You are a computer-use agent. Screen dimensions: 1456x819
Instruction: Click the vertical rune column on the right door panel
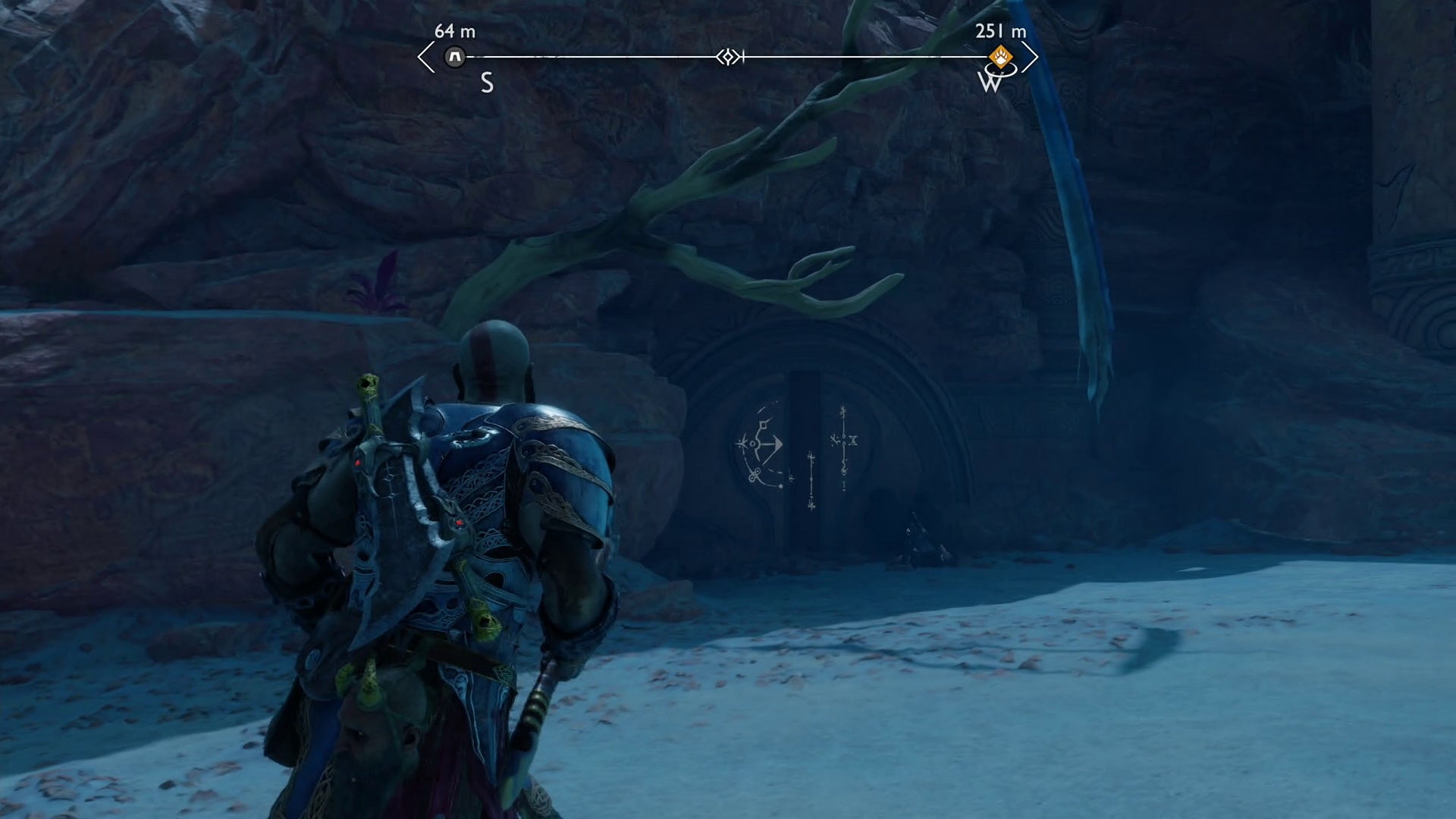click(844, 451)
